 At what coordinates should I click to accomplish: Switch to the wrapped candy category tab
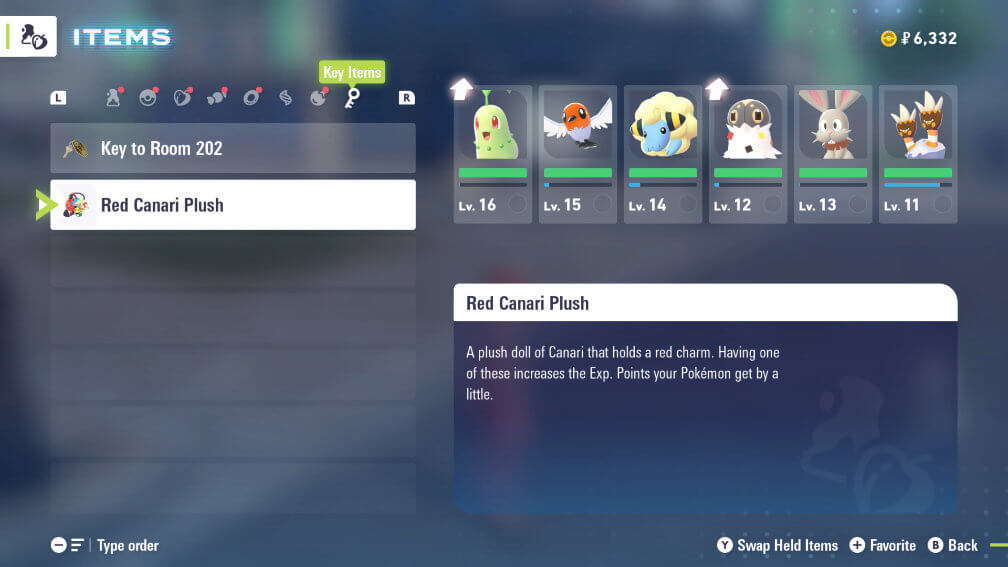(x=216, y=98)
